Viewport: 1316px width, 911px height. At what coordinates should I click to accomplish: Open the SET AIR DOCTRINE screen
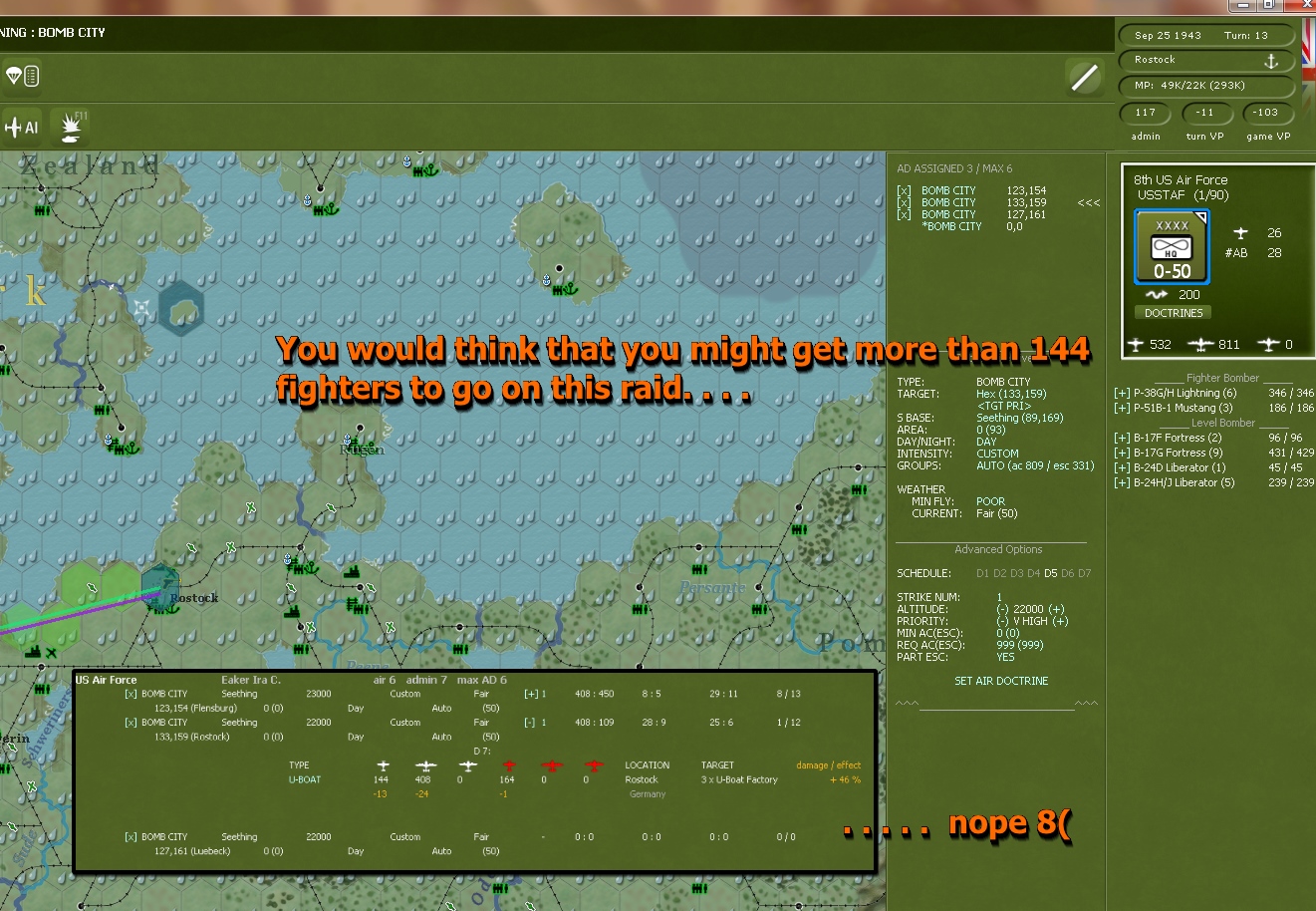999,681
